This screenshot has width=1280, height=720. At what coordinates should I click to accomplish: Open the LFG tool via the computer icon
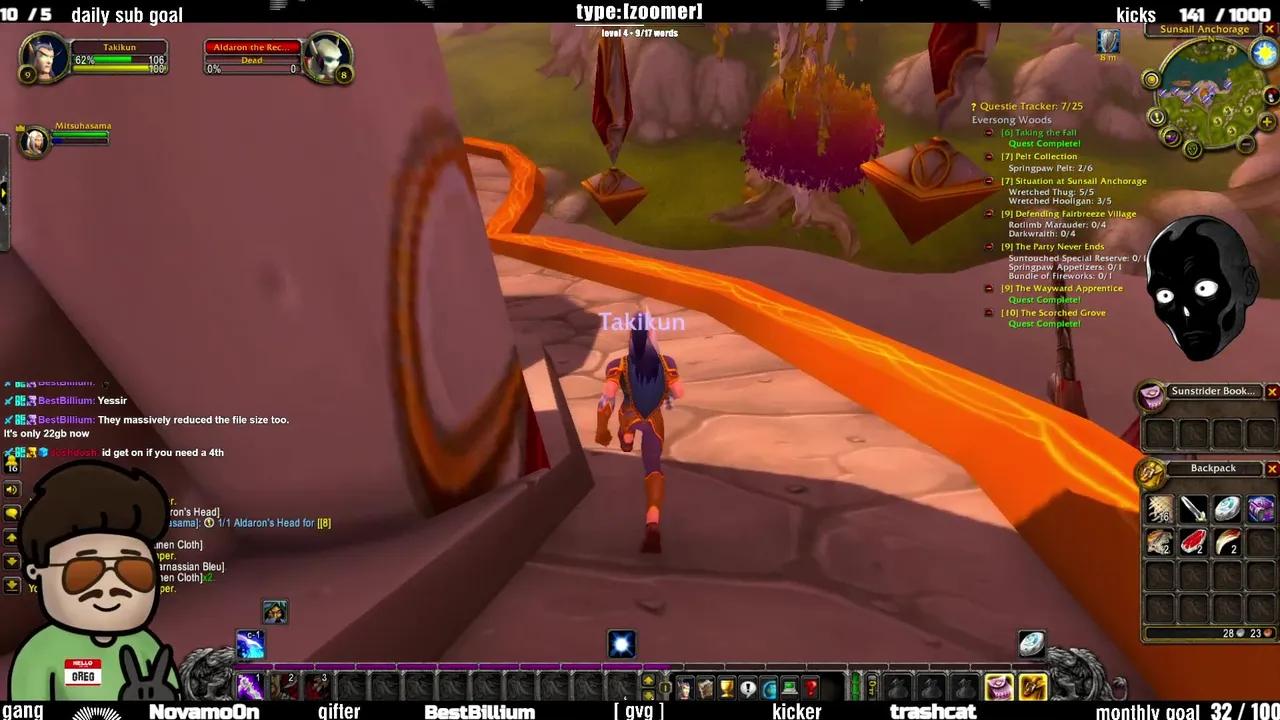[x=789, y=687]
